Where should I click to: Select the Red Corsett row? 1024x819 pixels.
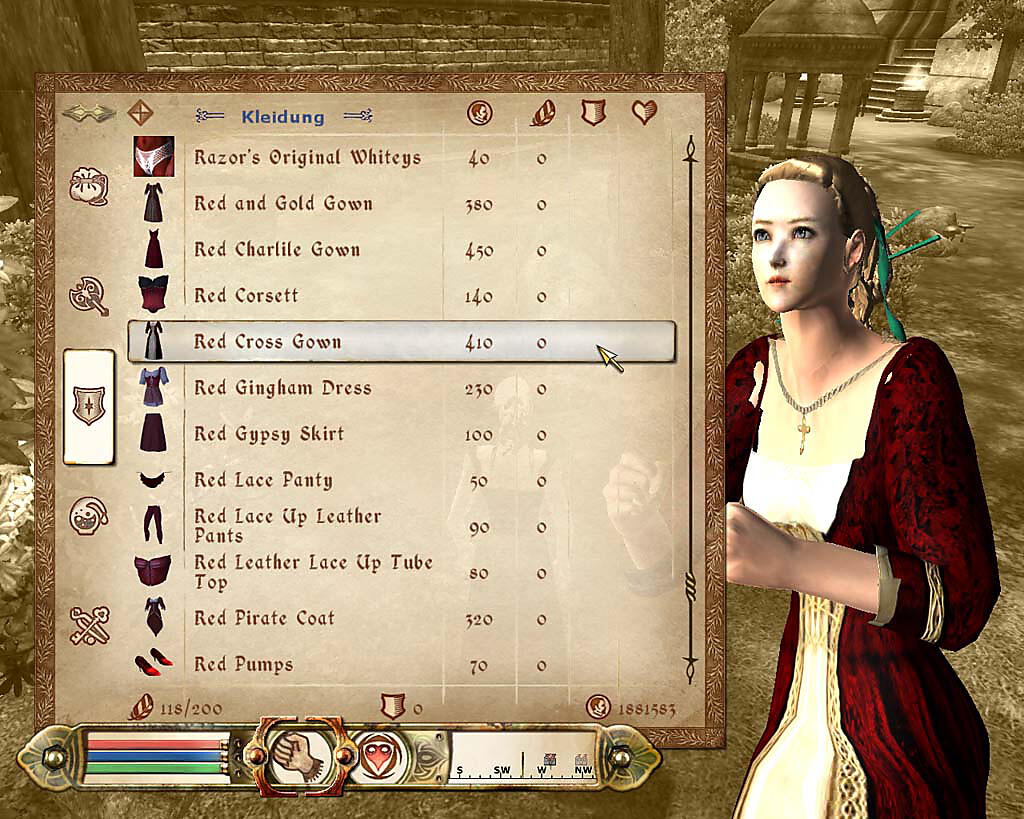[x=246, y=296]
